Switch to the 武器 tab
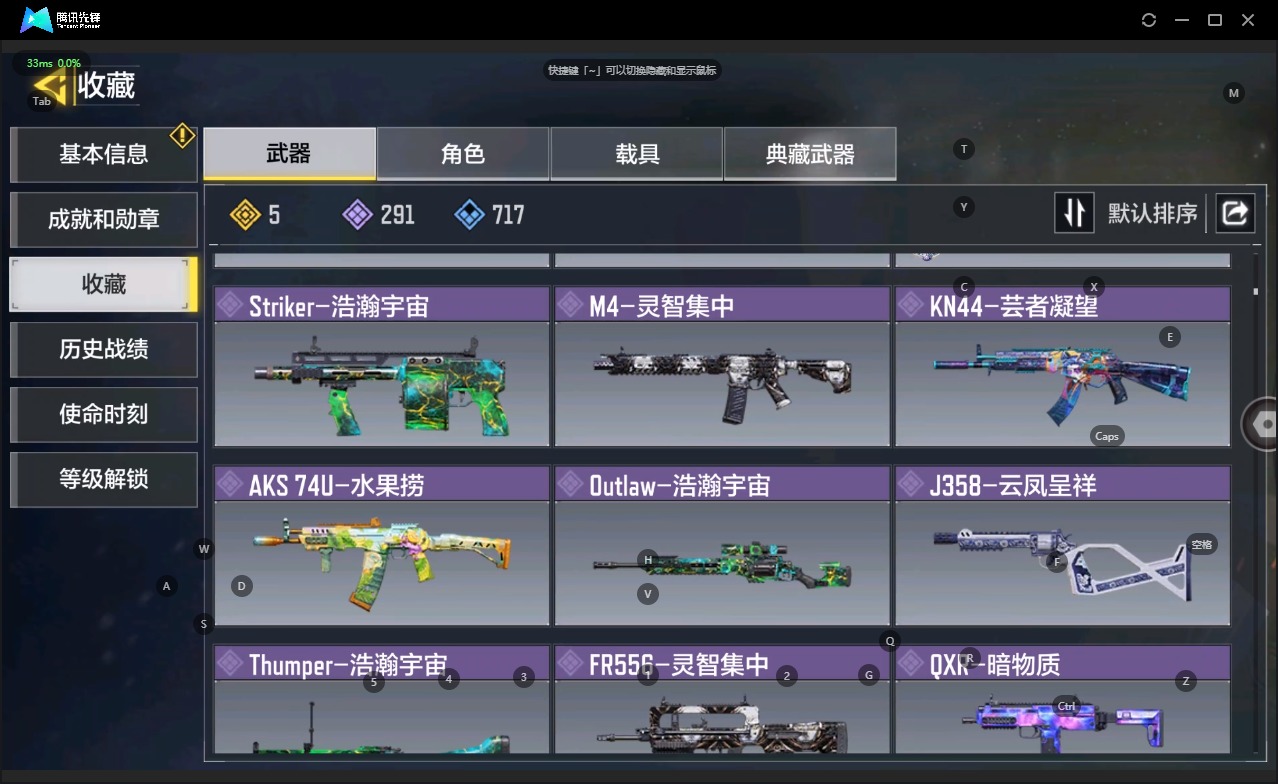This screenshot has height=784, width=1278. click(289, 154)
